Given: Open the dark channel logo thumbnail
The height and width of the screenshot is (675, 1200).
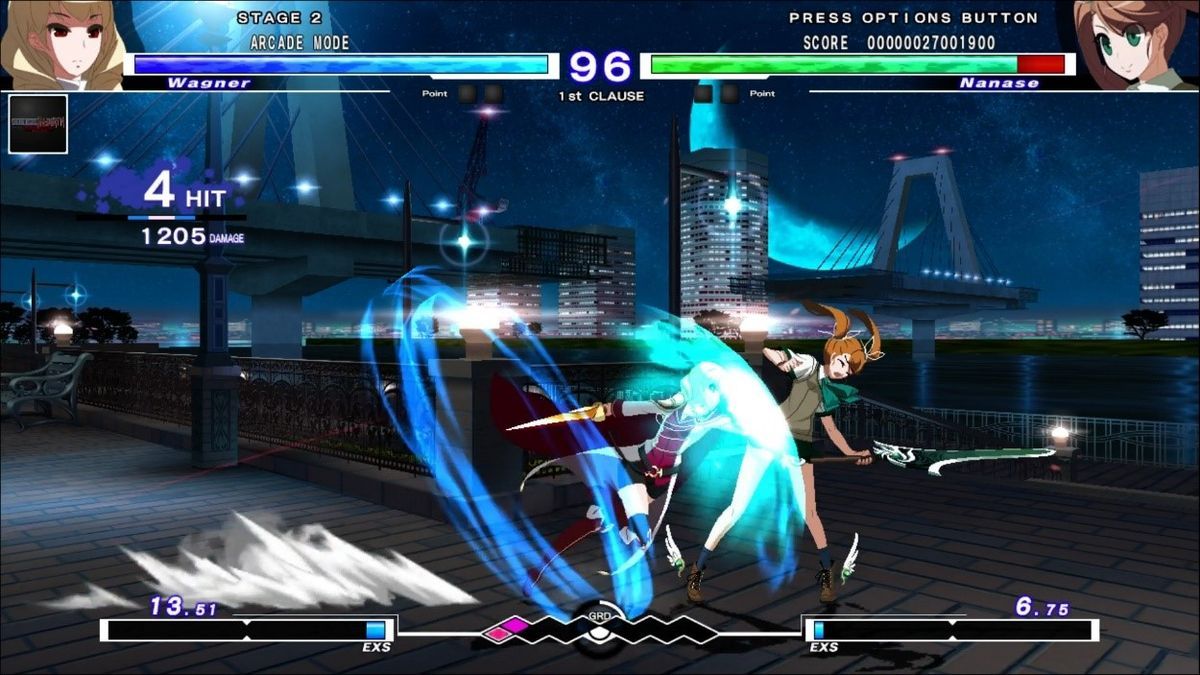Looking at the screenshot, I should click(x=38, y=124).
